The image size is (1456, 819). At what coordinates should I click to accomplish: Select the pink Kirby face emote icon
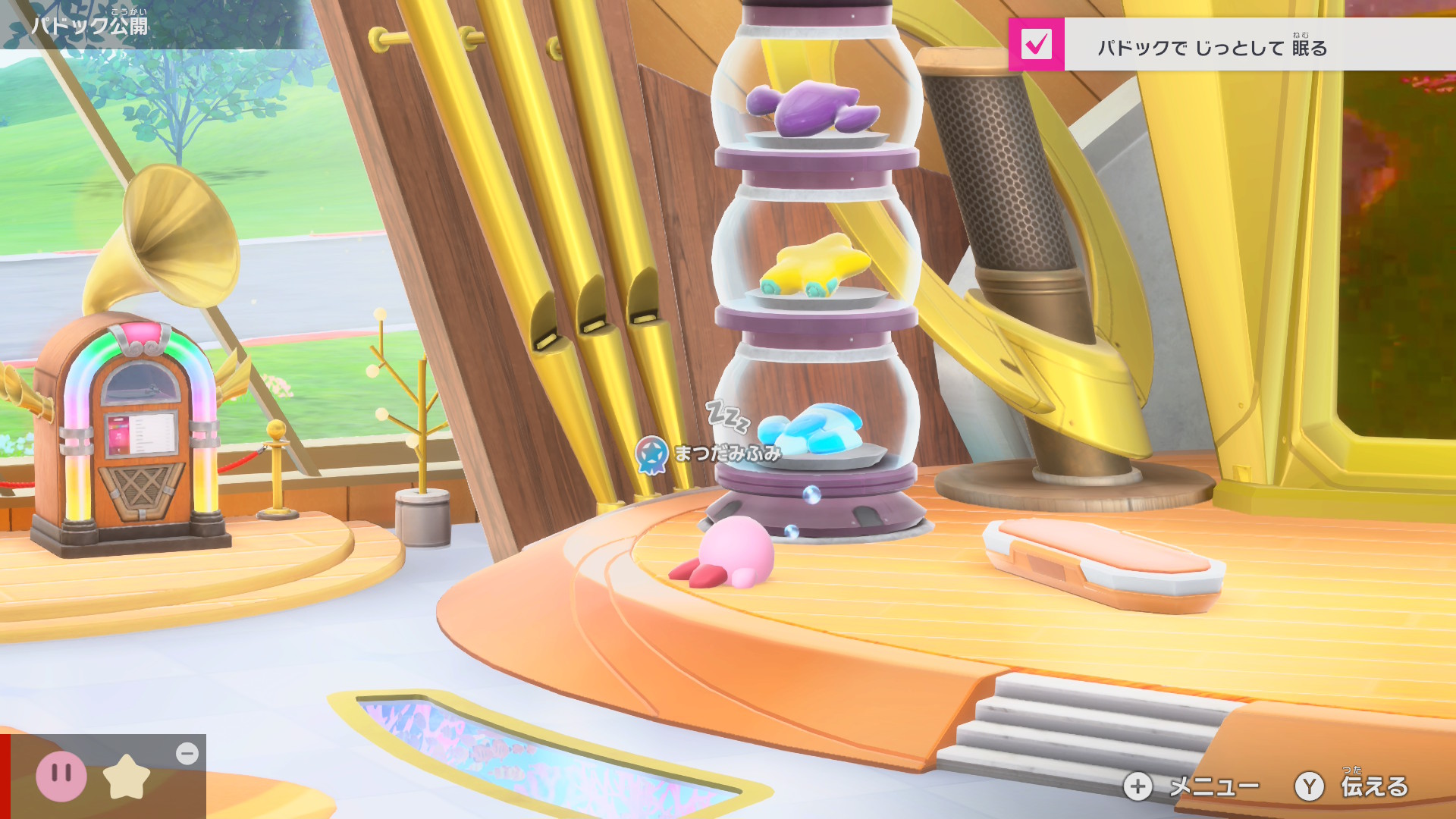pyautogui.click(x=61, y=776)
